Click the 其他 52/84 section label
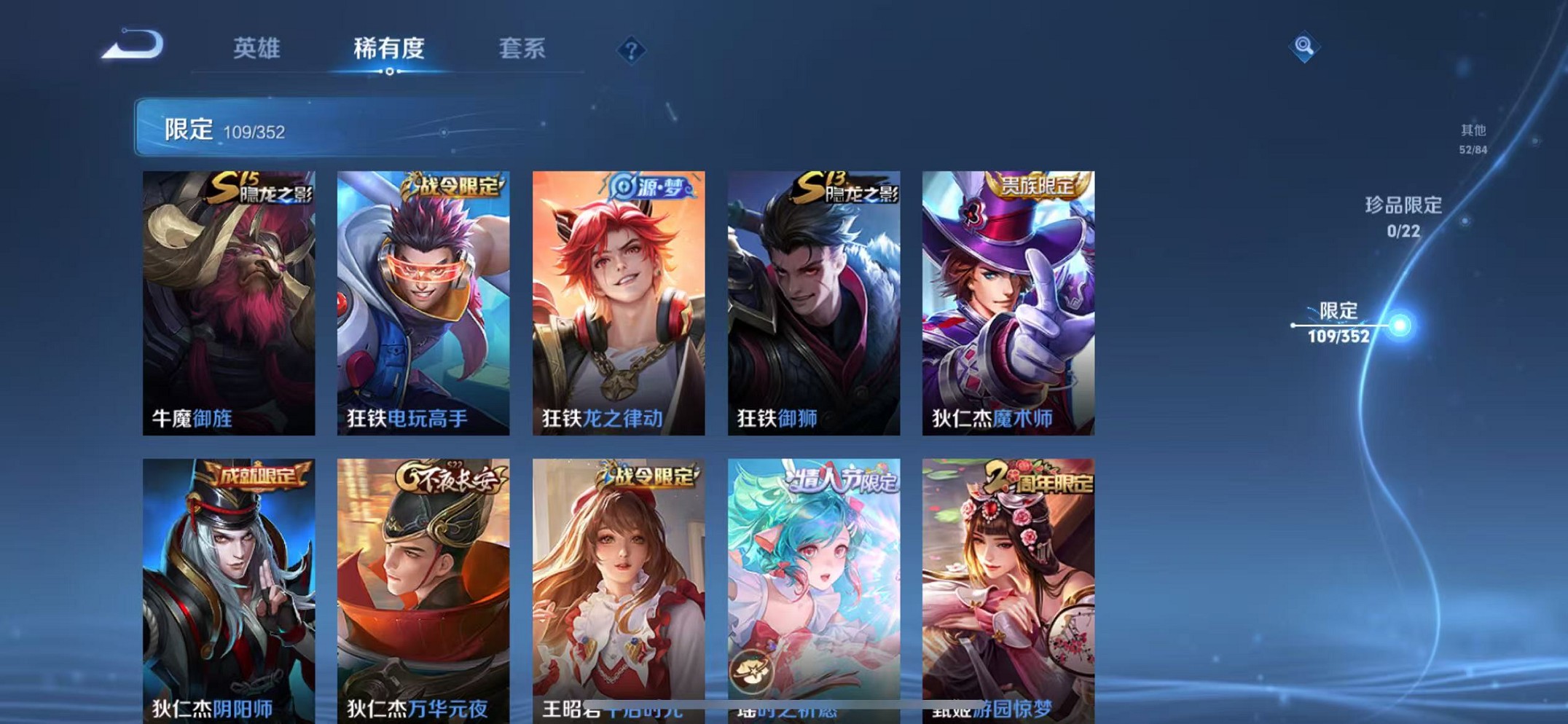 (1471, 138)
